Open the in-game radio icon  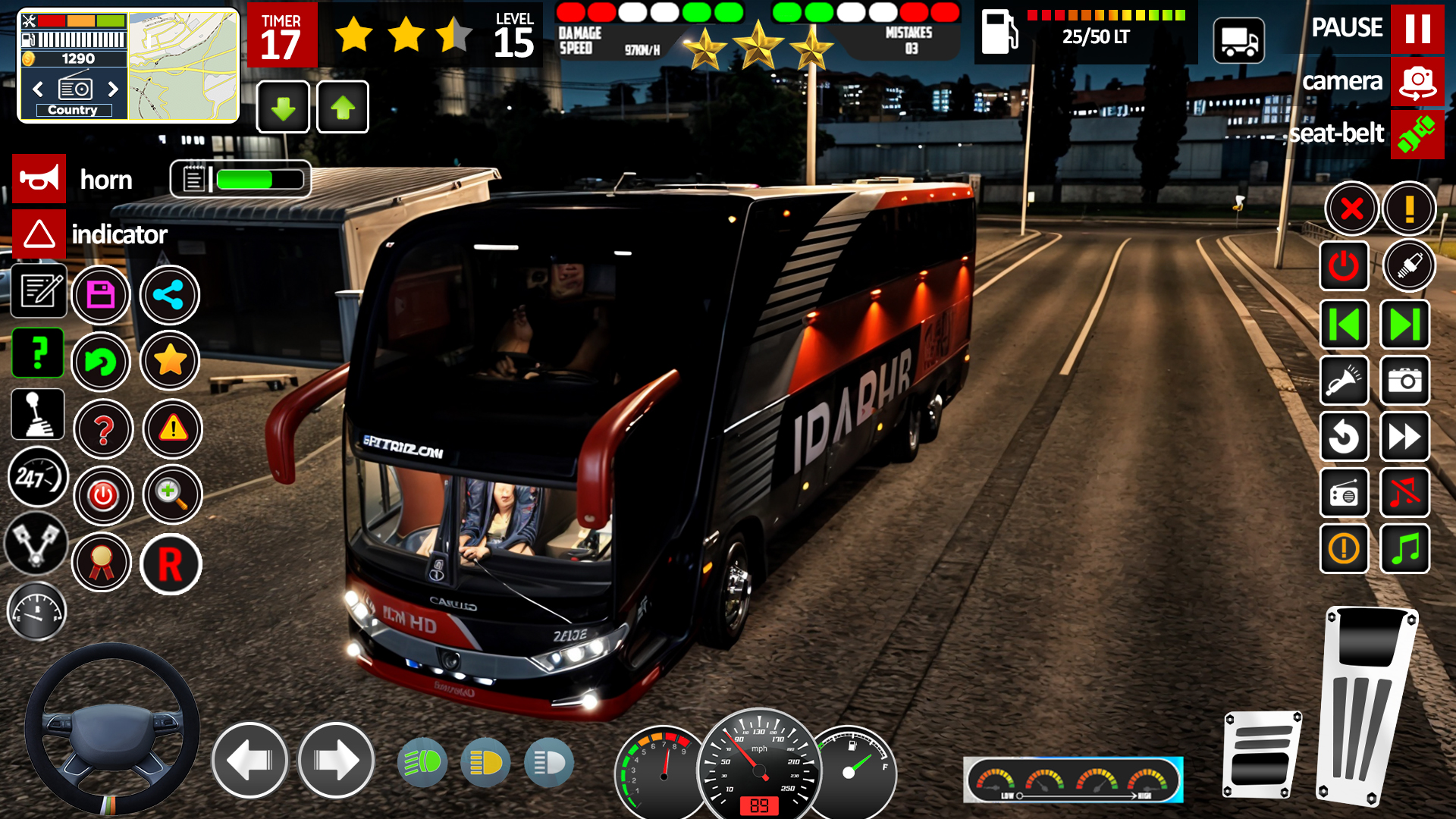tap(1344, 493)
